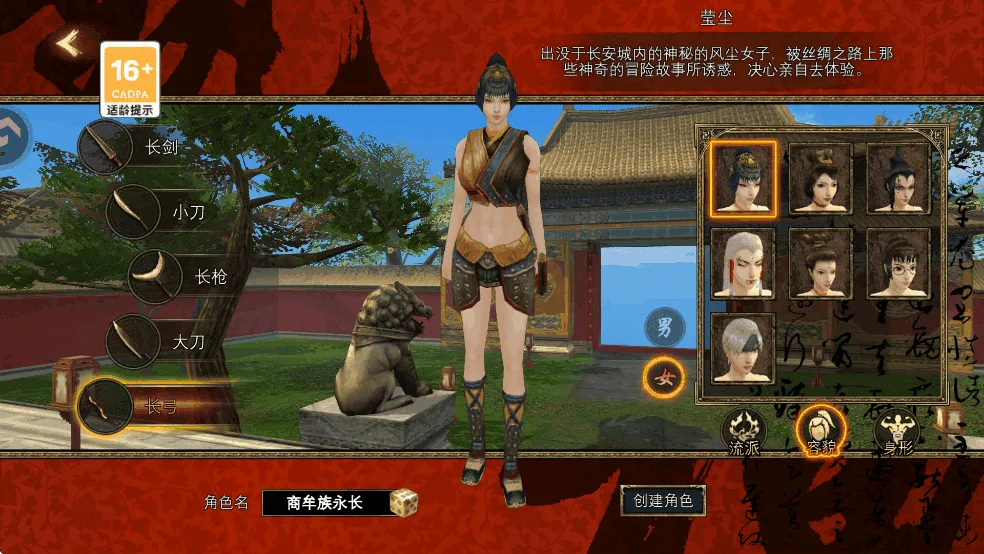Select the 女 gender button

point(664,378)
